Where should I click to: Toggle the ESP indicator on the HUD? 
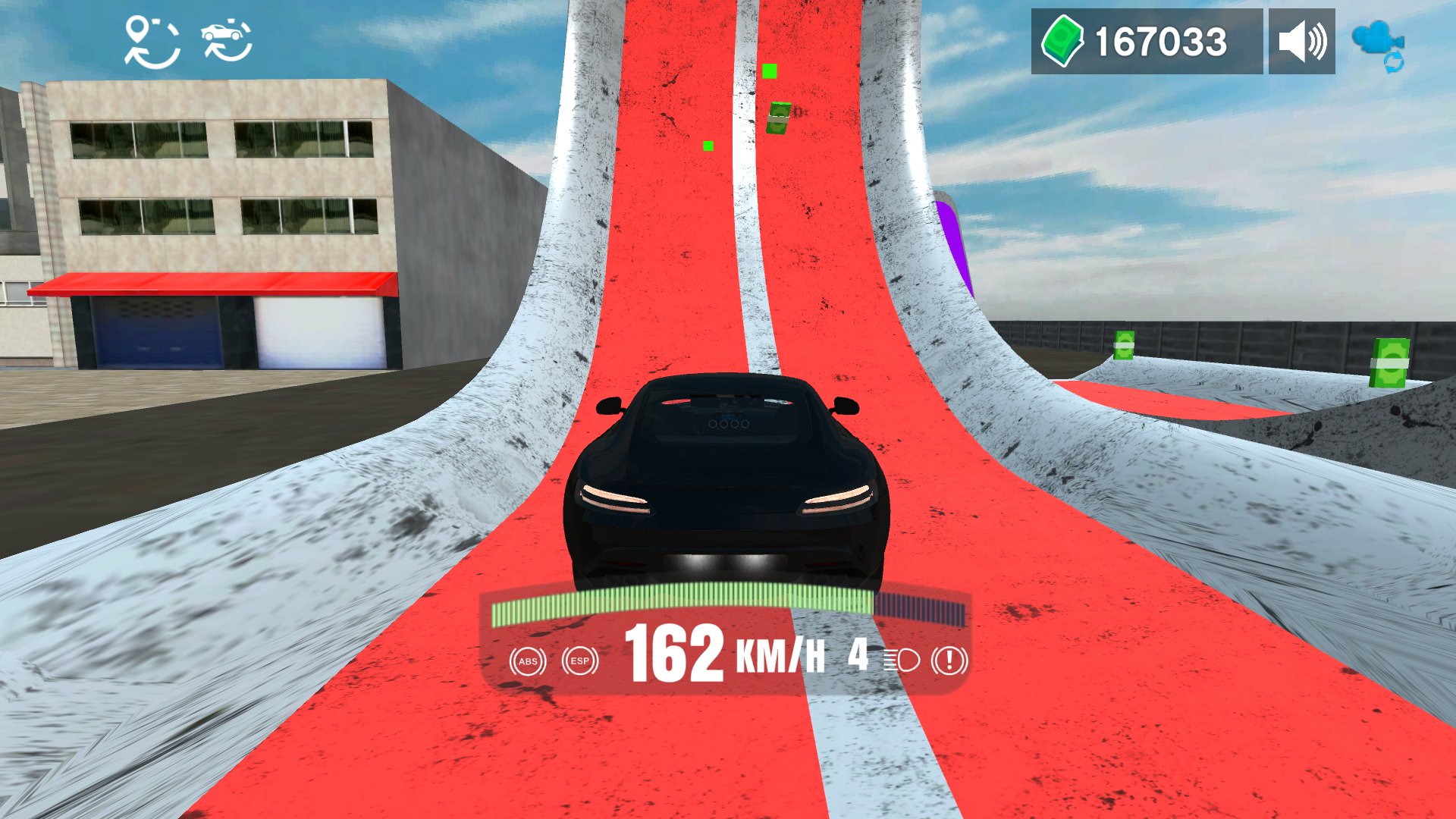(580, 661)
